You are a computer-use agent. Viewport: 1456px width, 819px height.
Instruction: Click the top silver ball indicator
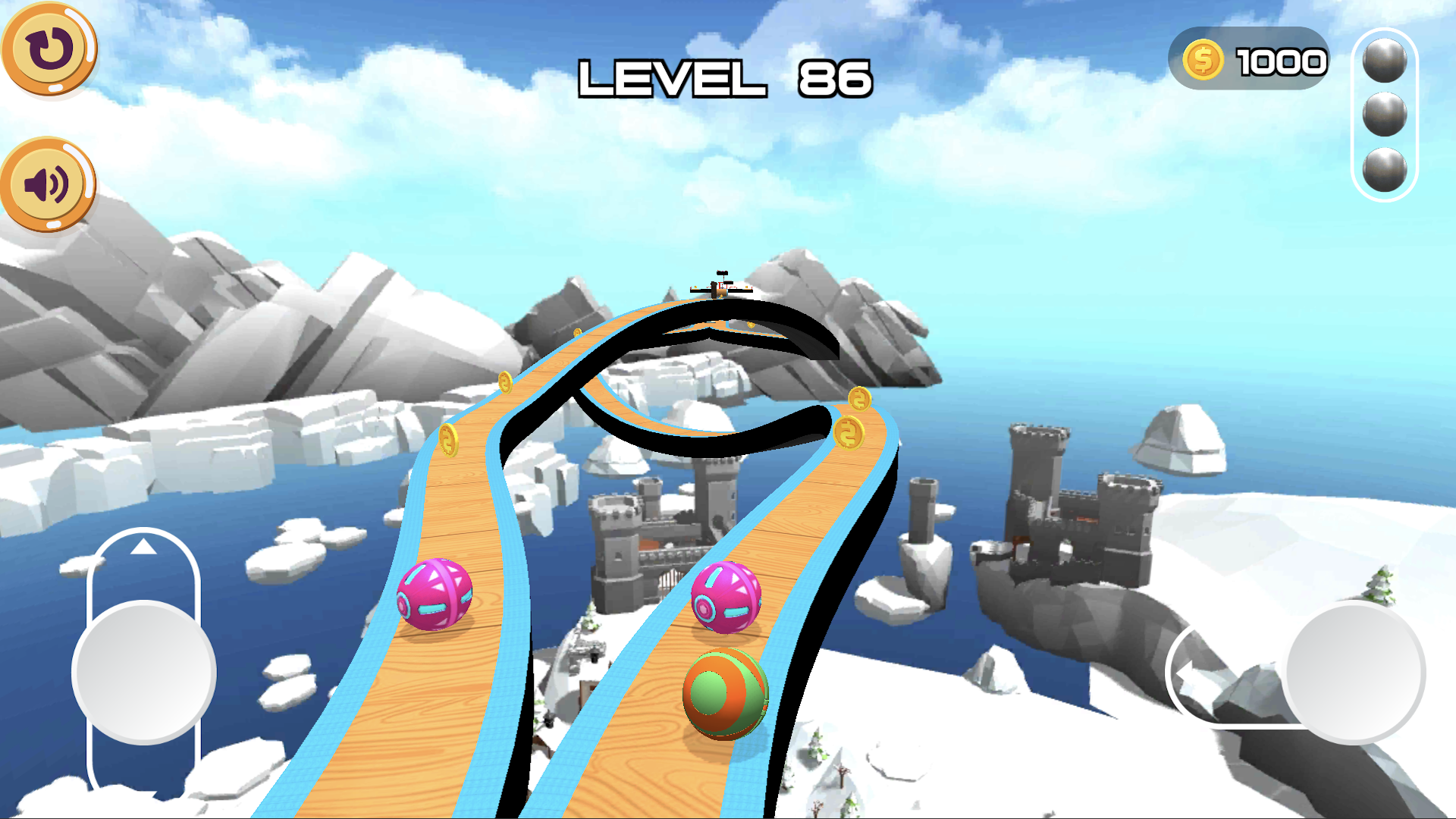coord(1385,61)
